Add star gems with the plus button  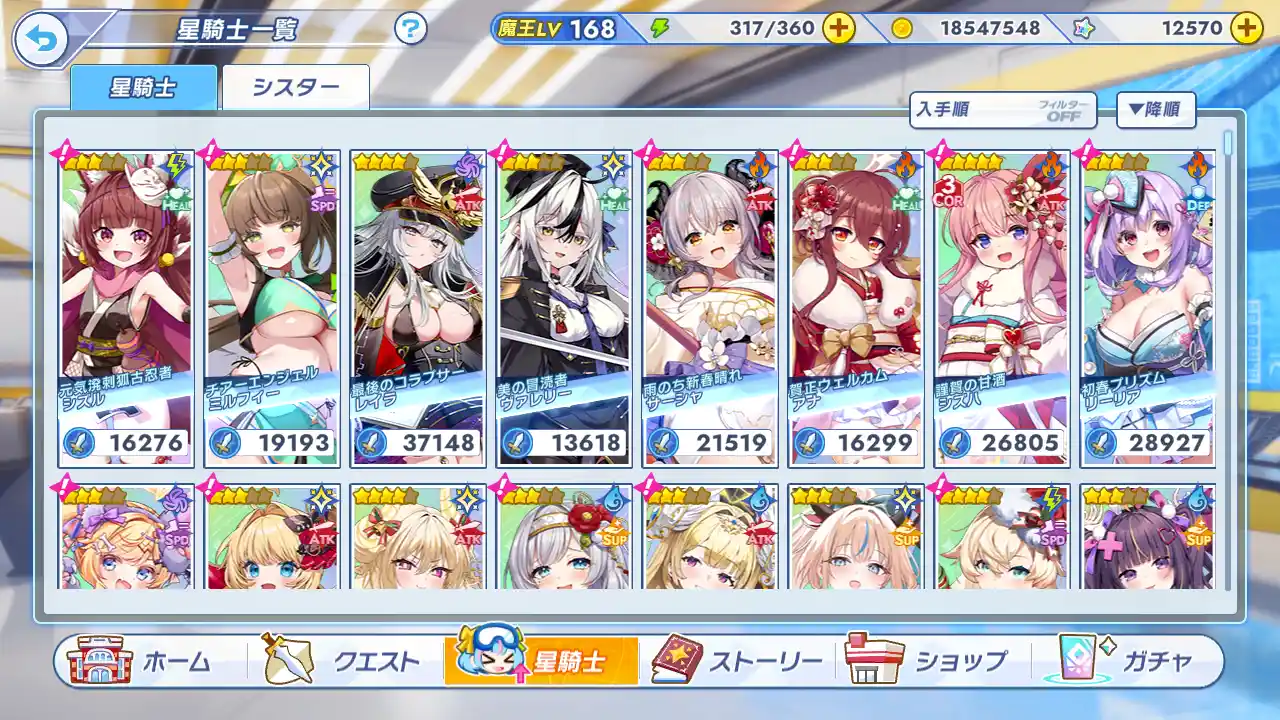pos(1245,28)
